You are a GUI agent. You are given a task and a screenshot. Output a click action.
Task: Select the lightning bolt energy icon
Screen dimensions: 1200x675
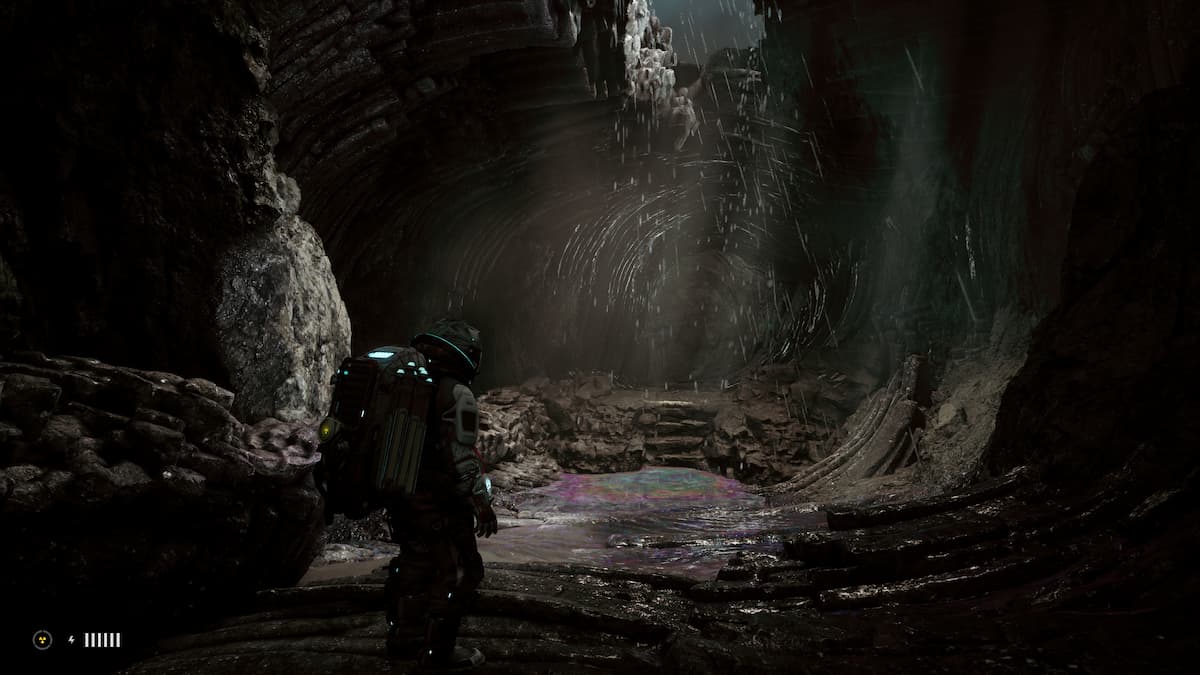coord(71,640)
